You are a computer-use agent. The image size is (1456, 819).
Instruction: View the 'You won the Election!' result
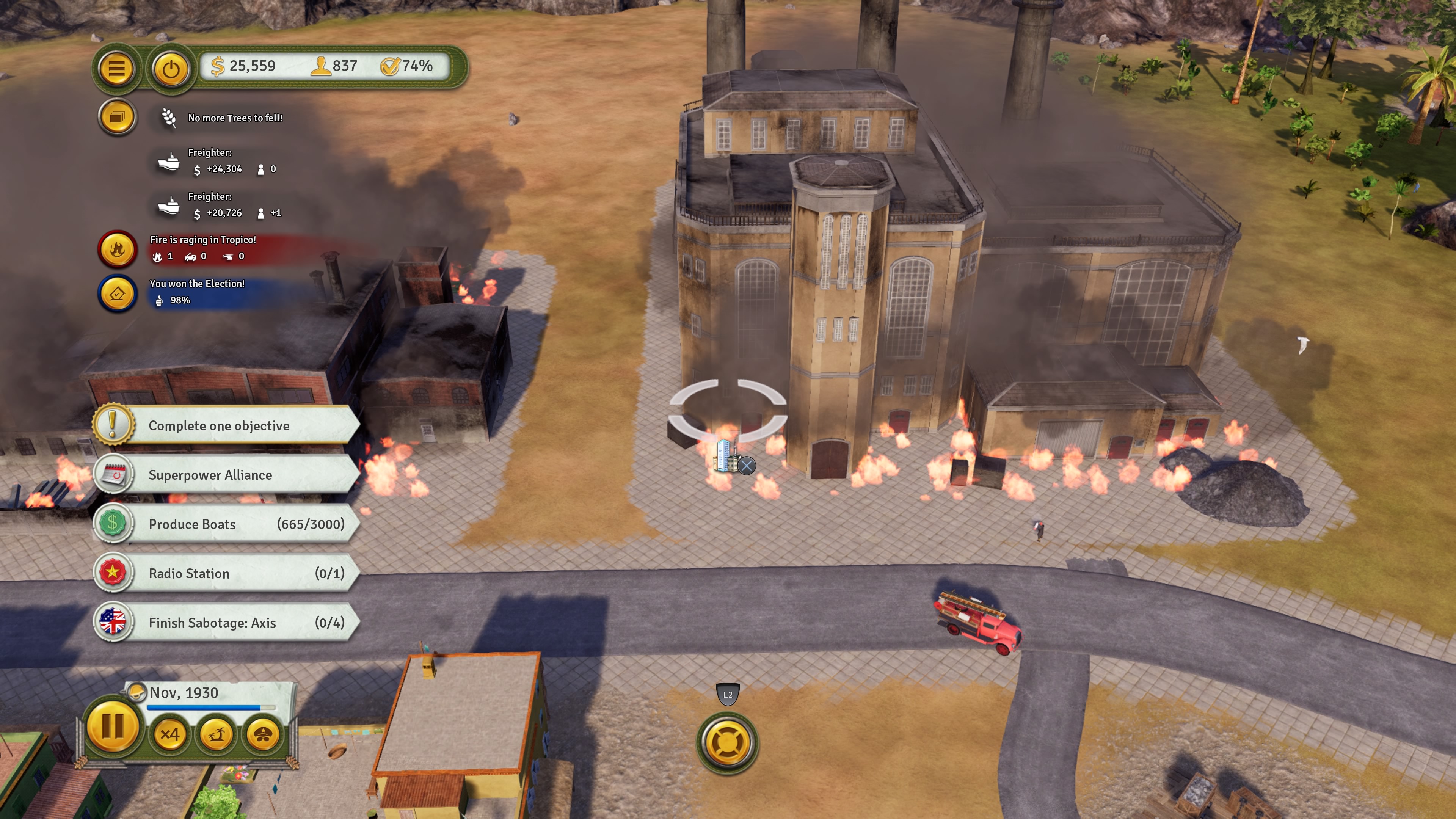(x=197, y=292)
